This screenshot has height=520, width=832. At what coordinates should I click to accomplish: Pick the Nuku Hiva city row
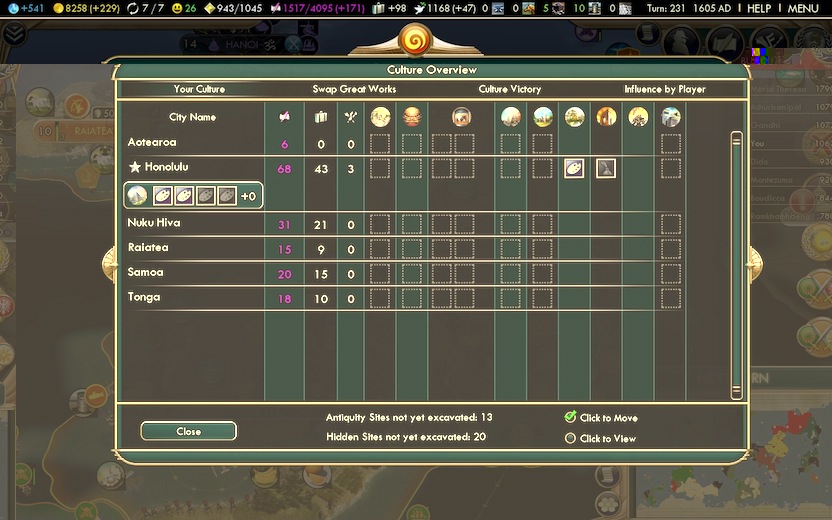click(154, 223)
